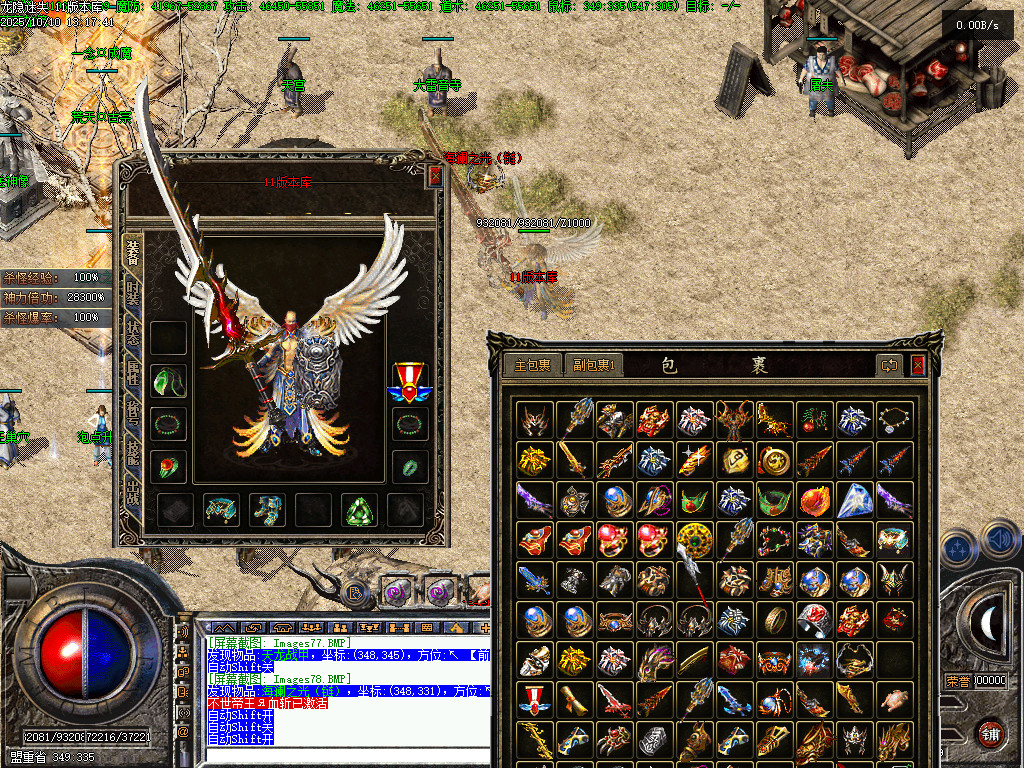1024x768 pixels.
Task: Select the plain gold ring in the bag
Action: coord(775,619)
